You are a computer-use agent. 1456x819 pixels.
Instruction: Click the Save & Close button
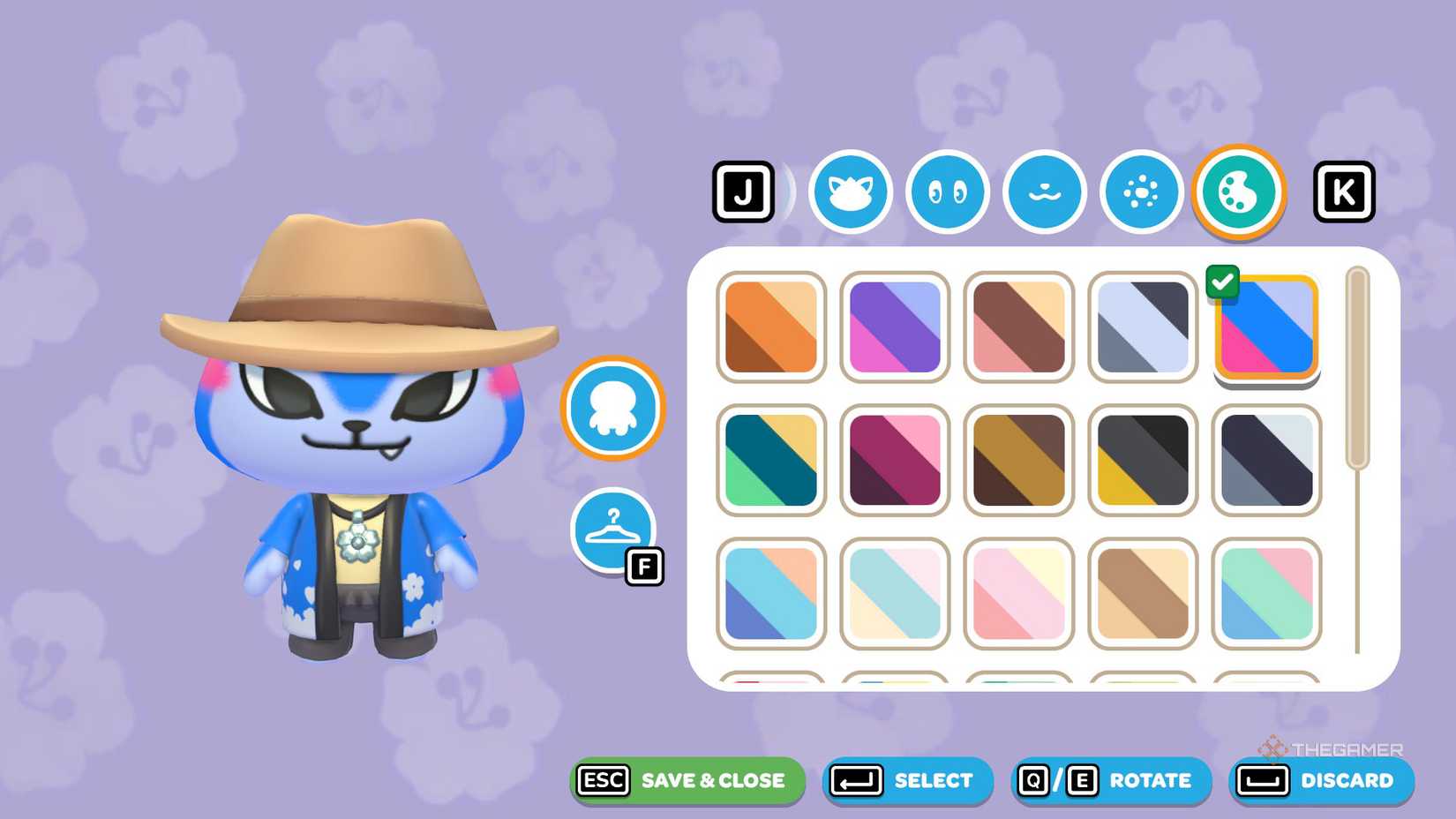click(x=687, y=780)
